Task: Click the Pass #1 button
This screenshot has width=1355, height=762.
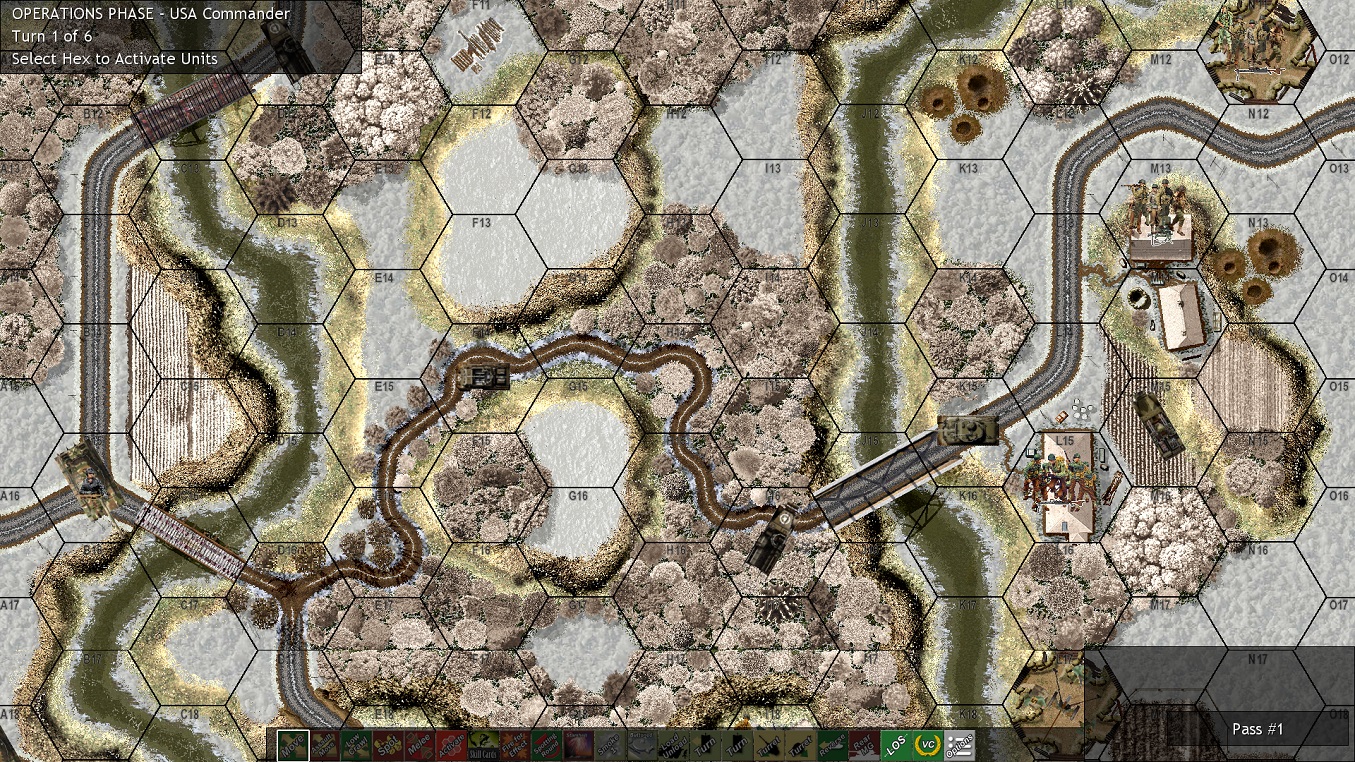Action: (1258, 729)
